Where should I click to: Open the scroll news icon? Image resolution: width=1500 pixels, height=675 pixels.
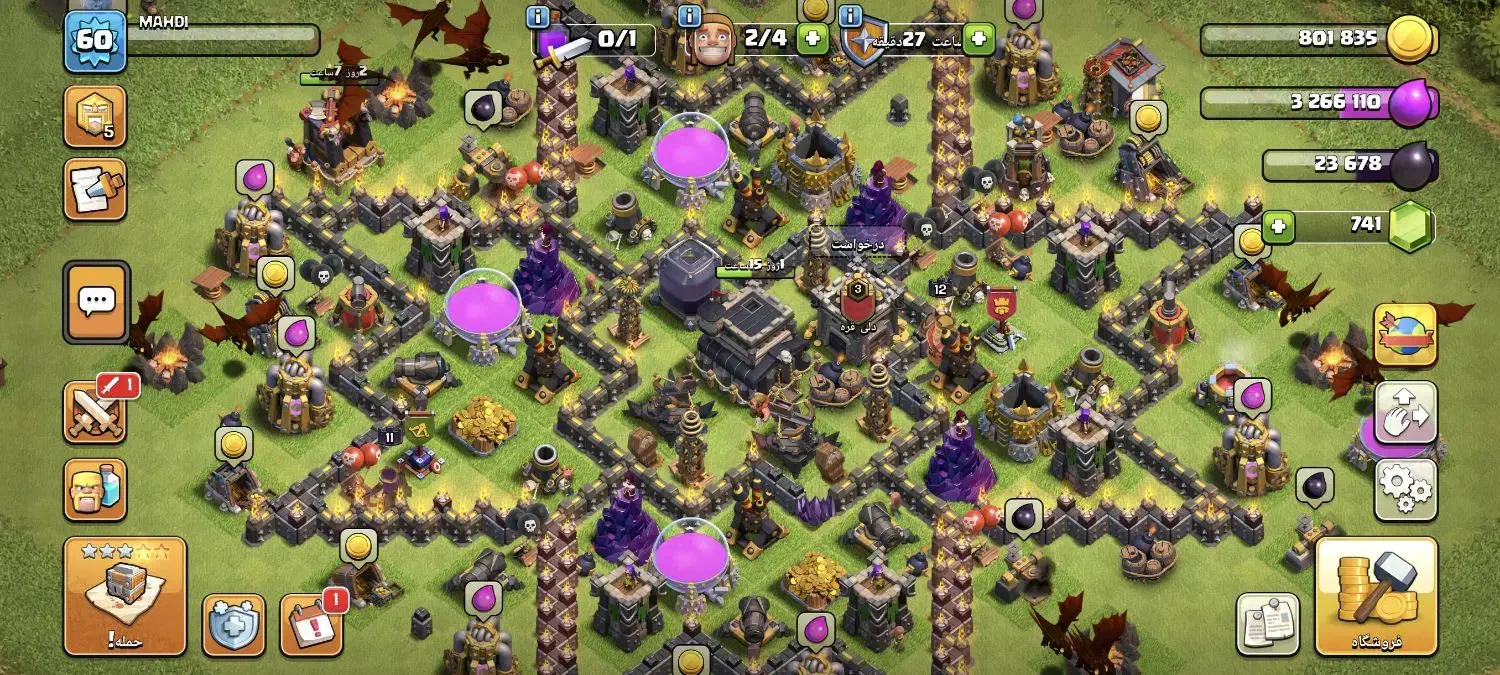pyautogui.click(x=95, y=189)
